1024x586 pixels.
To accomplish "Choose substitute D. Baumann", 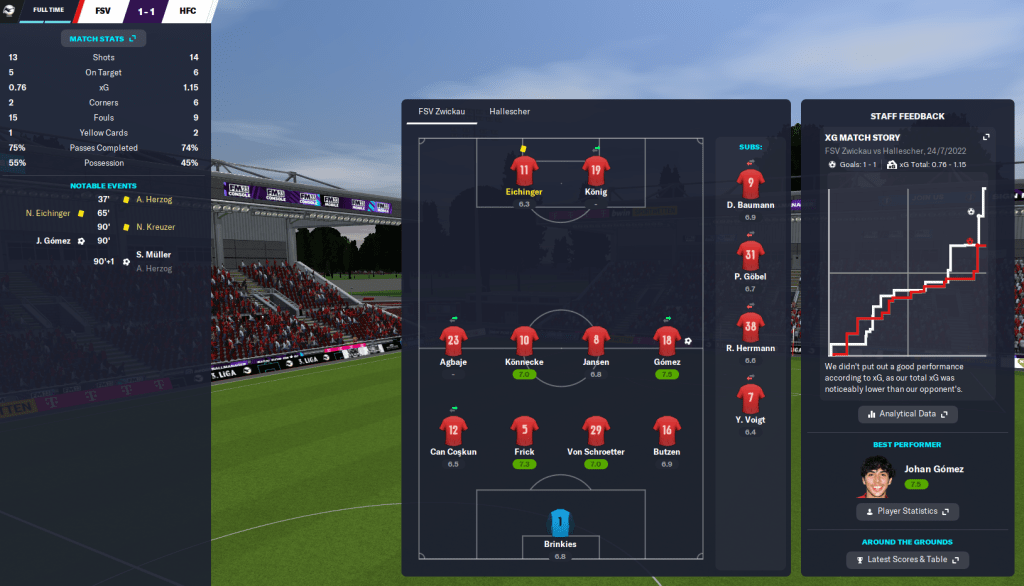I will pos(751,183).
